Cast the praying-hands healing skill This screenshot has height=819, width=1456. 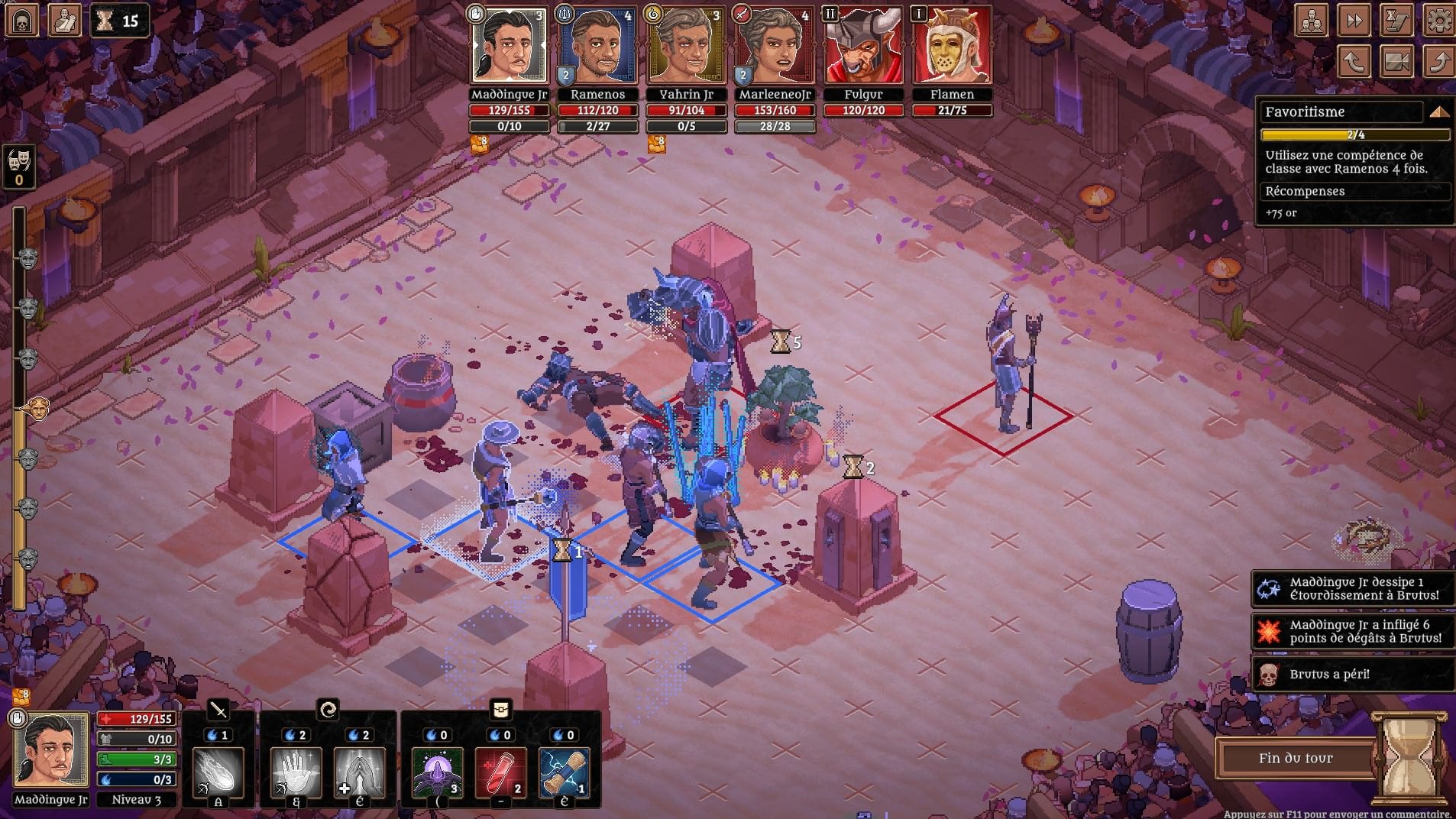click(x=359, y=772)
